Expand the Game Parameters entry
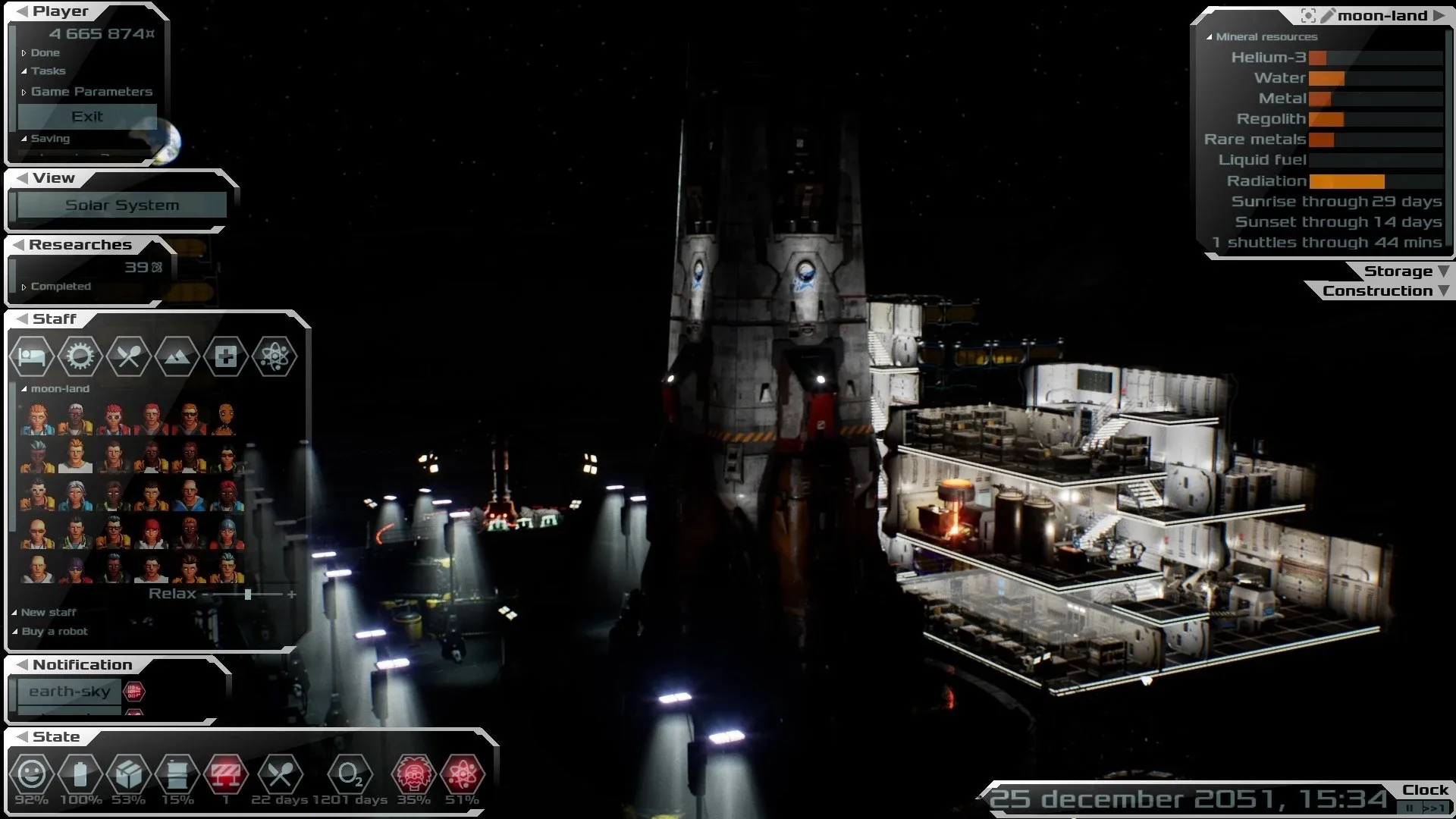The height and width of the screenshot is (819, 1456). click(91, 92)
